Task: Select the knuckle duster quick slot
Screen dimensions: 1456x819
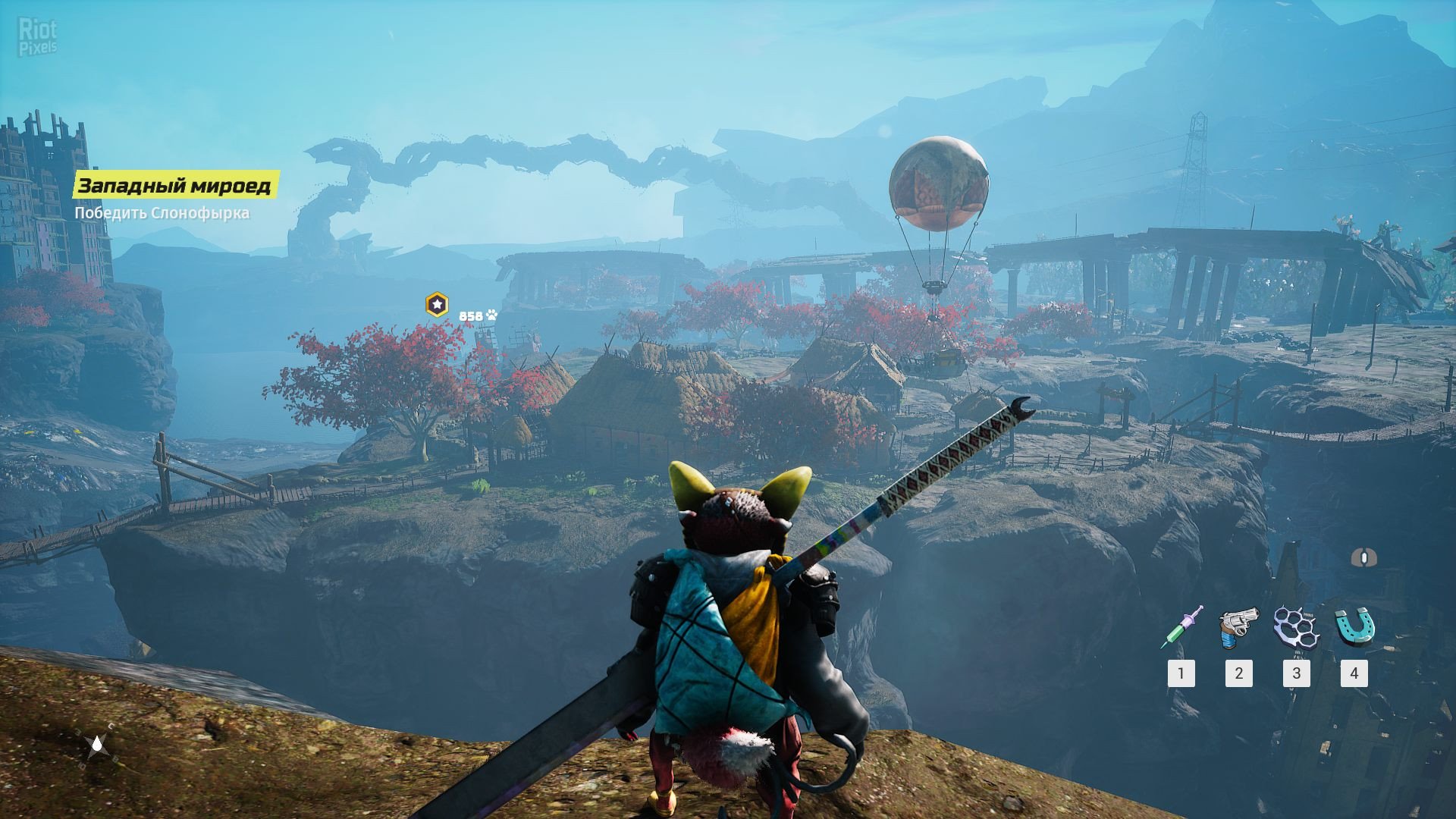Action: (x=1296, y=627)
